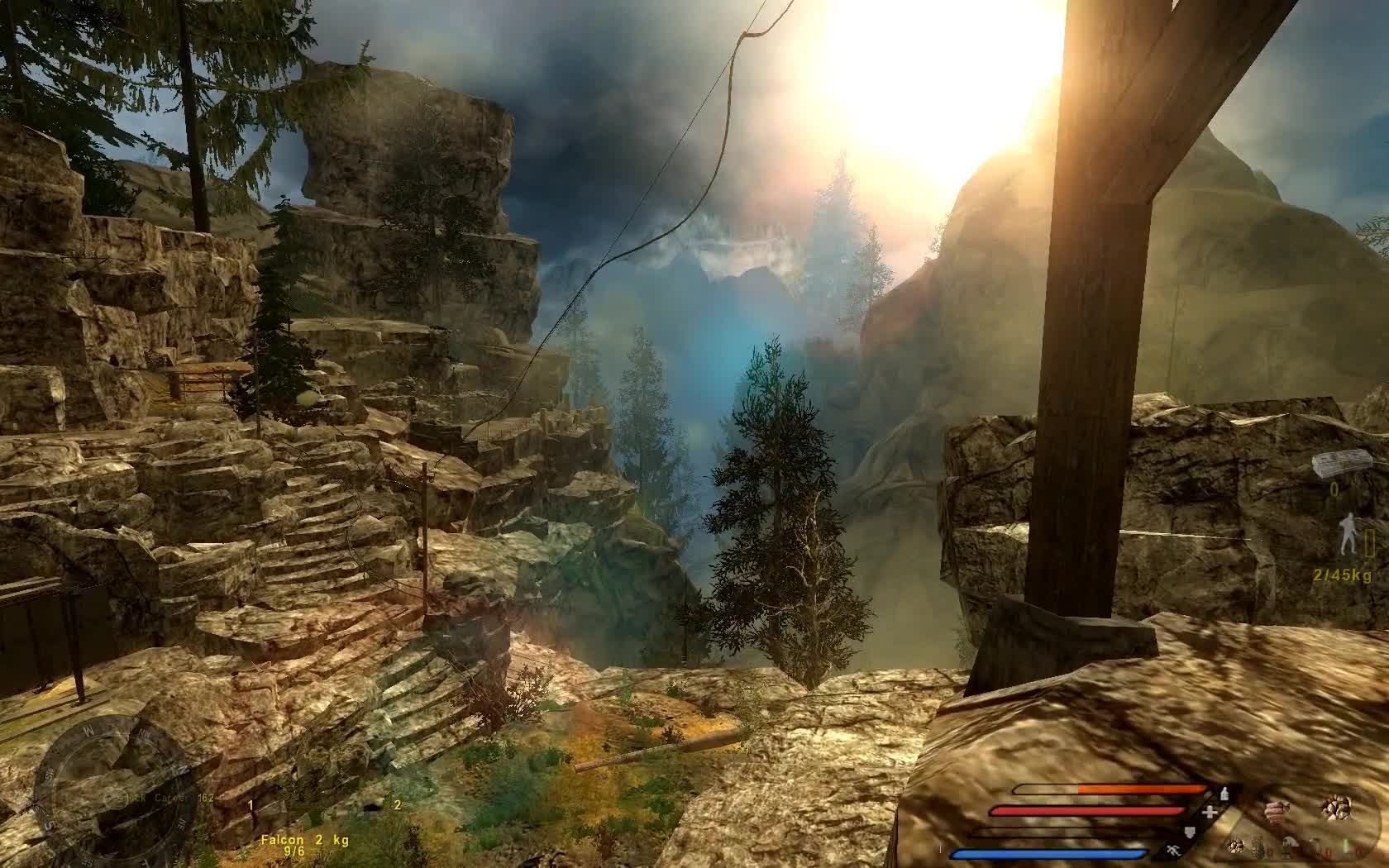Click the water bottle thirst icon
The height and width of the screenshot is (868, 1389).
pos(1224,794)
